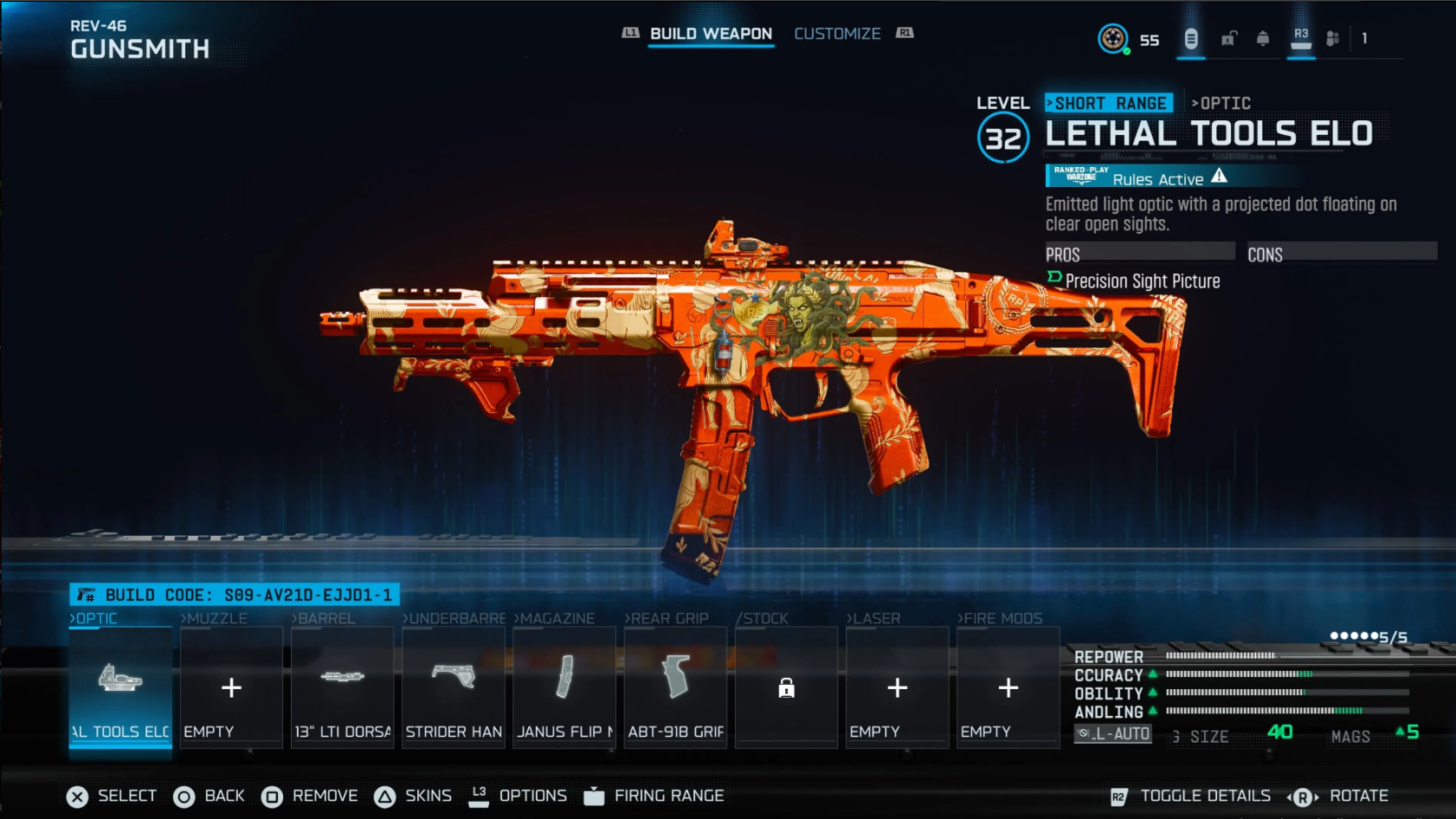Viewport: 1456px width, 819px height.
Task: Switch to the Customize tab
Action: point(837,33)
